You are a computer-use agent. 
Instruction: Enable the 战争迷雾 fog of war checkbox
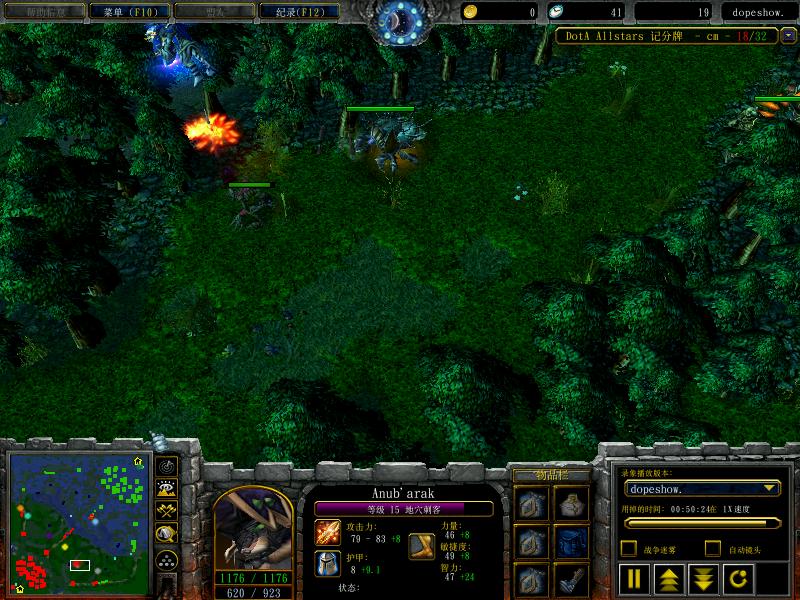(x=629, y=548)
